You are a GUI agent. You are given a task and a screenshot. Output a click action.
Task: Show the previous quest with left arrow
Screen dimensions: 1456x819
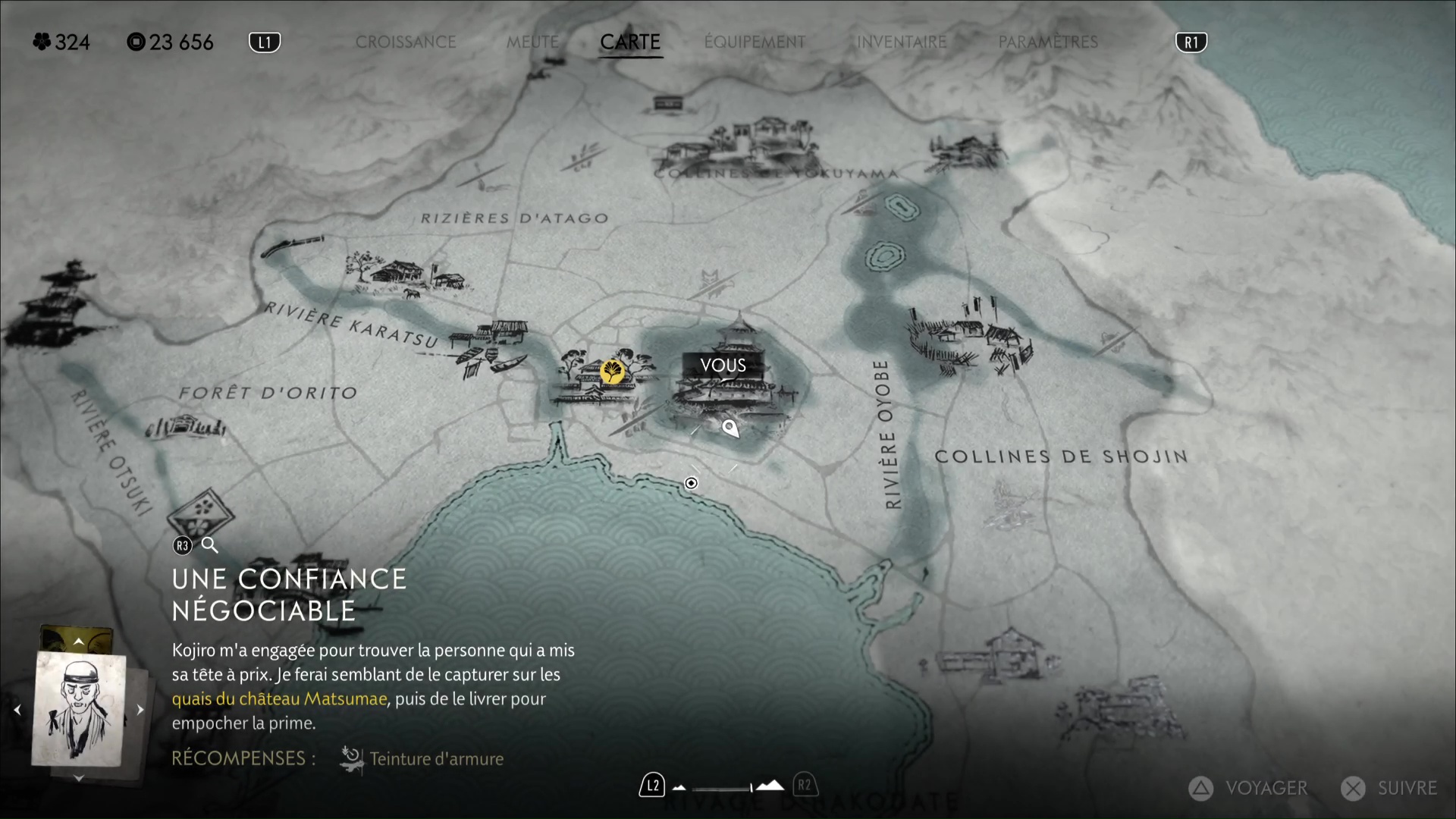click(17, 710)
